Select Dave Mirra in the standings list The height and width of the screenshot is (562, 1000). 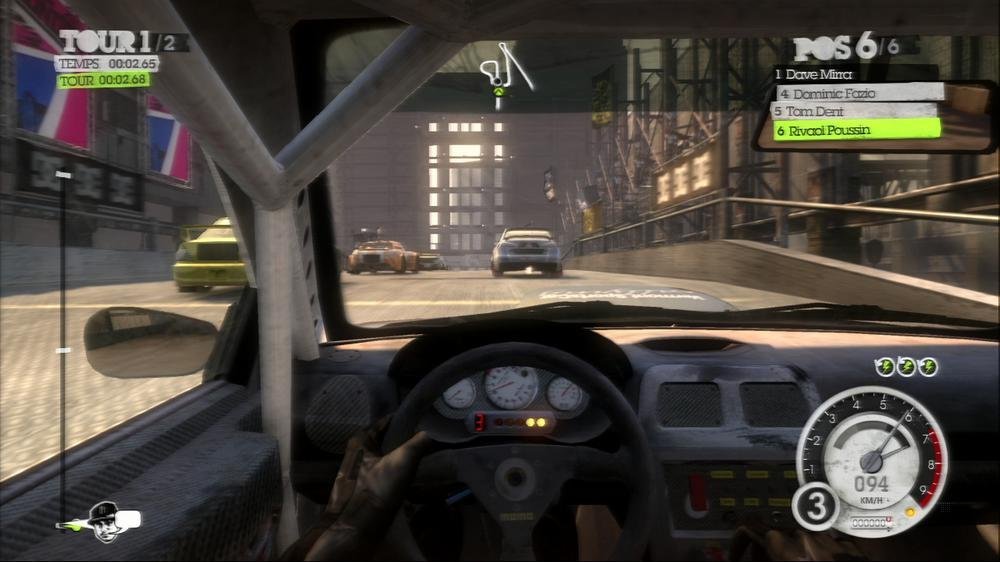[x=817, y=74]
